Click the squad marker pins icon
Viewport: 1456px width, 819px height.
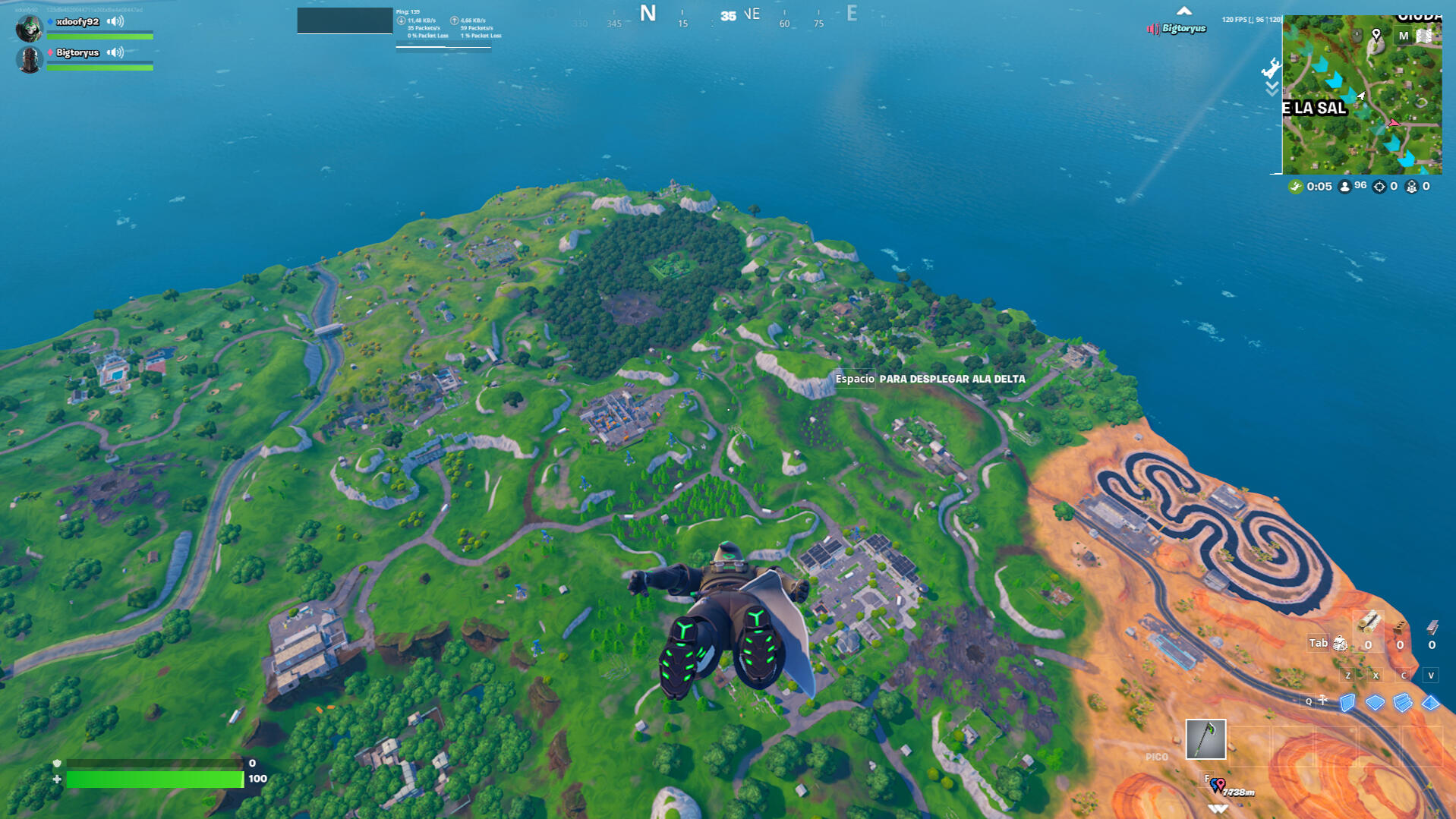1217,785
